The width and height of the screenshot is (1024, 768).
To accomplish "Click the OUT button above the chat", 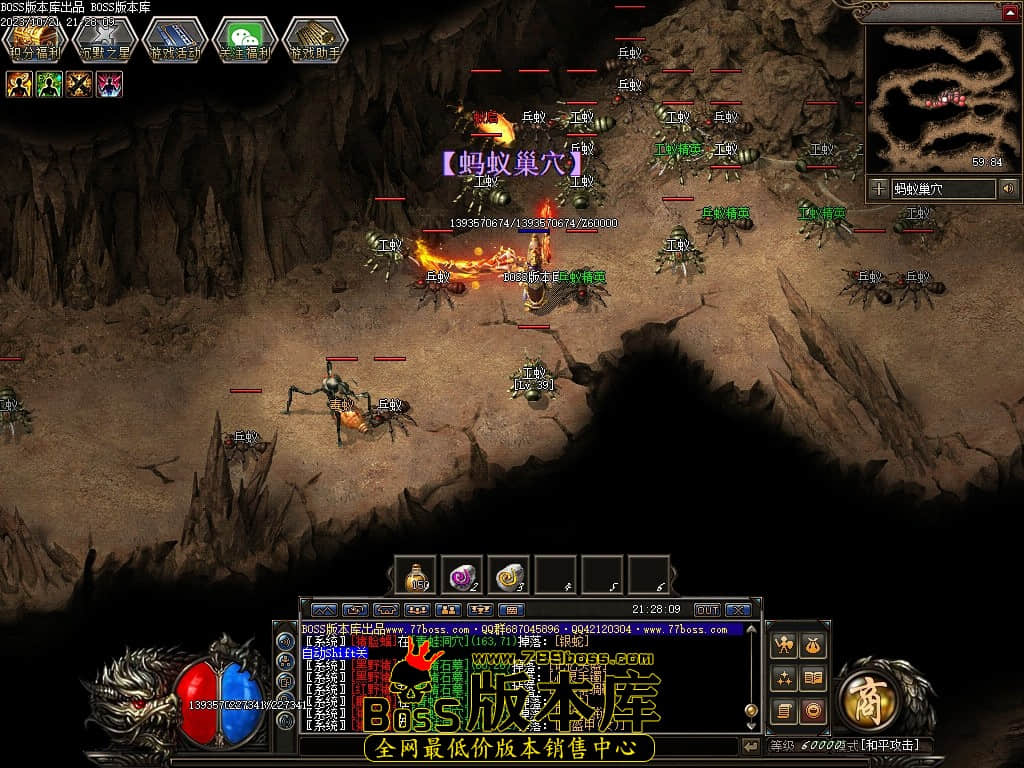I will 707,609.
